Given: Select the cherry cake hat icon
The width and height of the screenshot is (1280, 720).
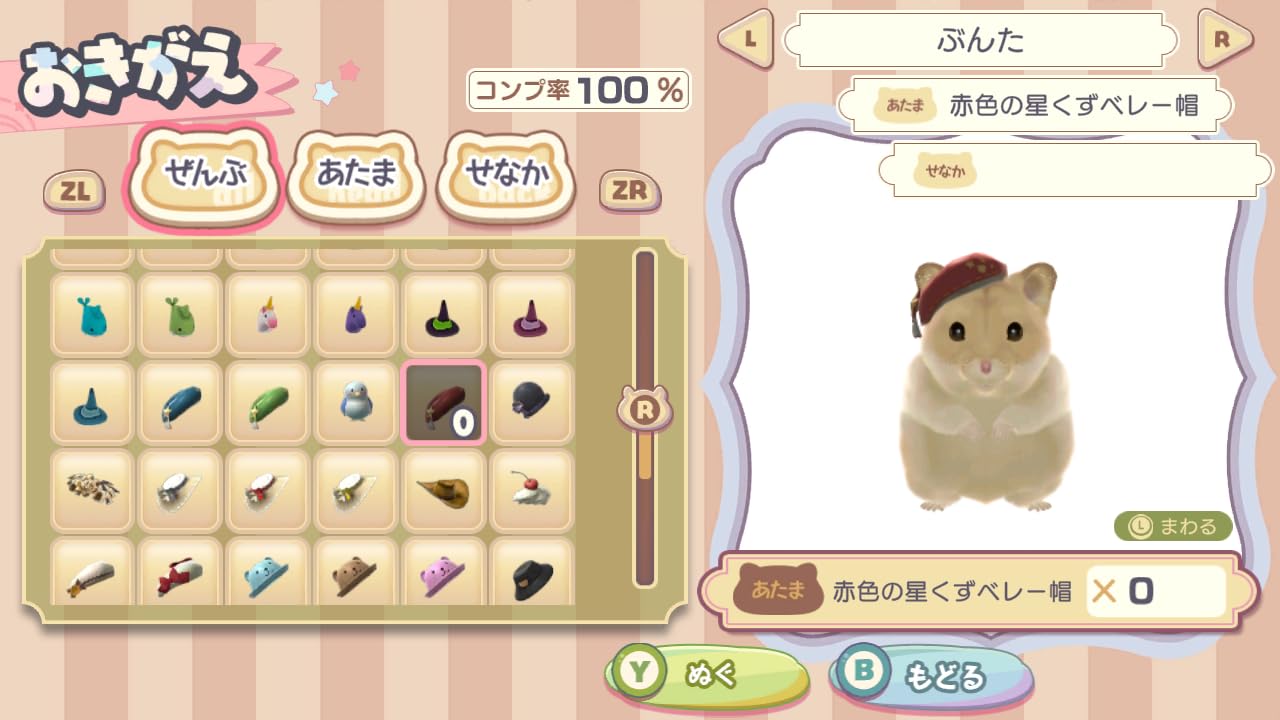Looking at the screenshot, I should 531,490.
